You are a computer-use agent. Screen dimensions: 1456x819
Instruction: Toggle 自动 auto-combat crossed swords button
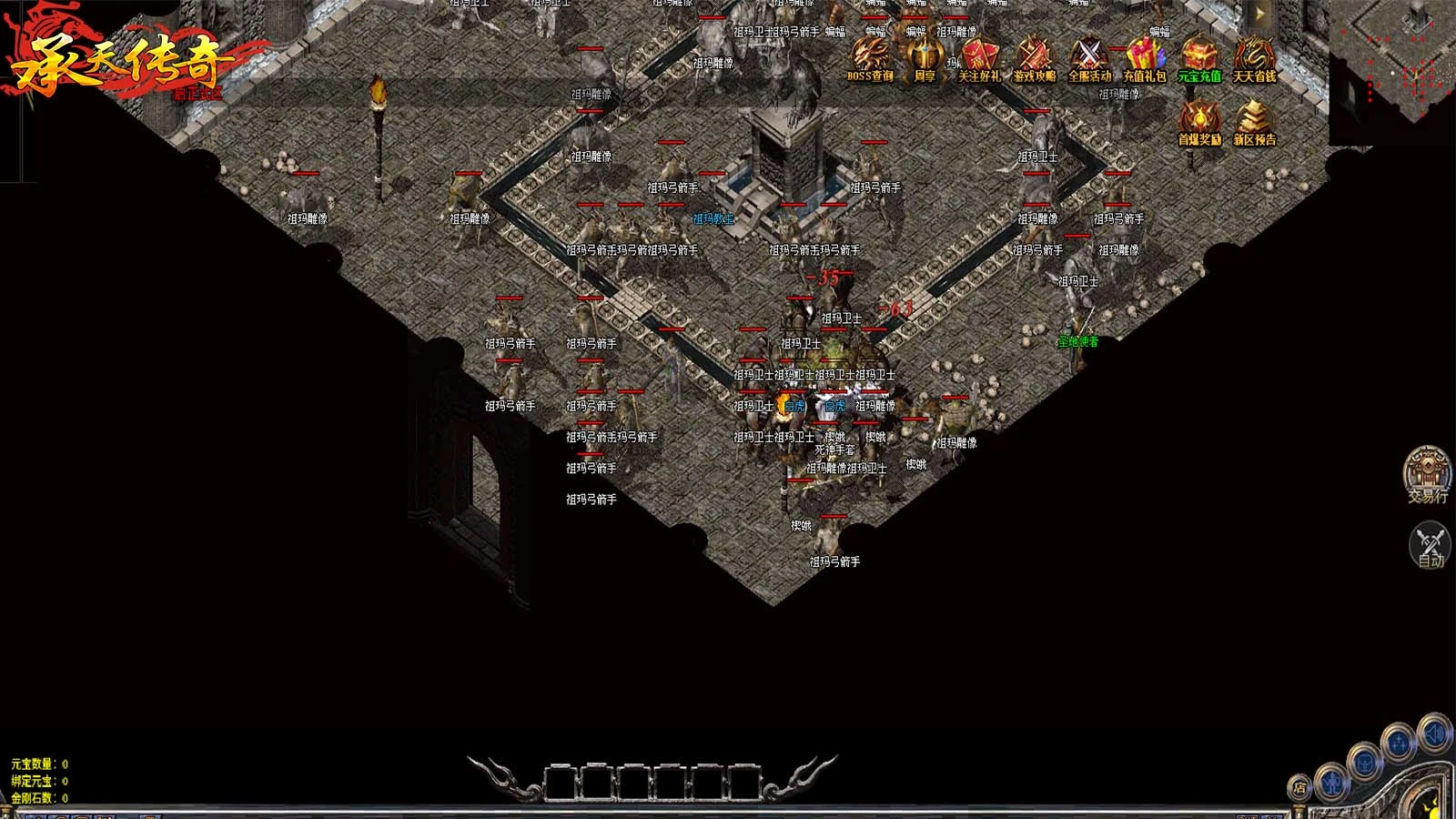click(1430, 544)
